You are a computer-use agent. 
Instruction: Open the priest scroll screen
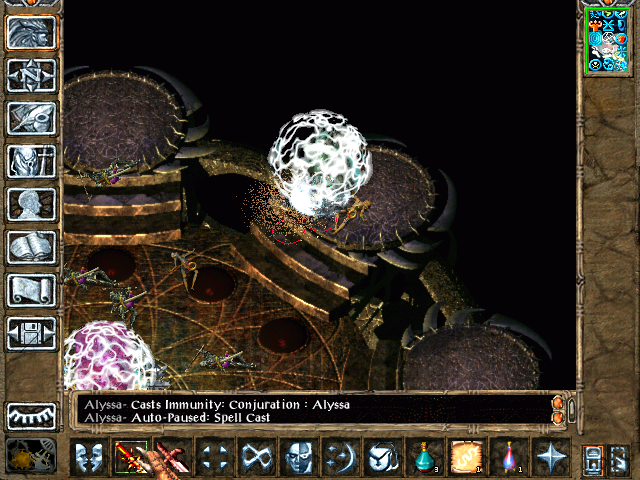click(x=32, y=290)
